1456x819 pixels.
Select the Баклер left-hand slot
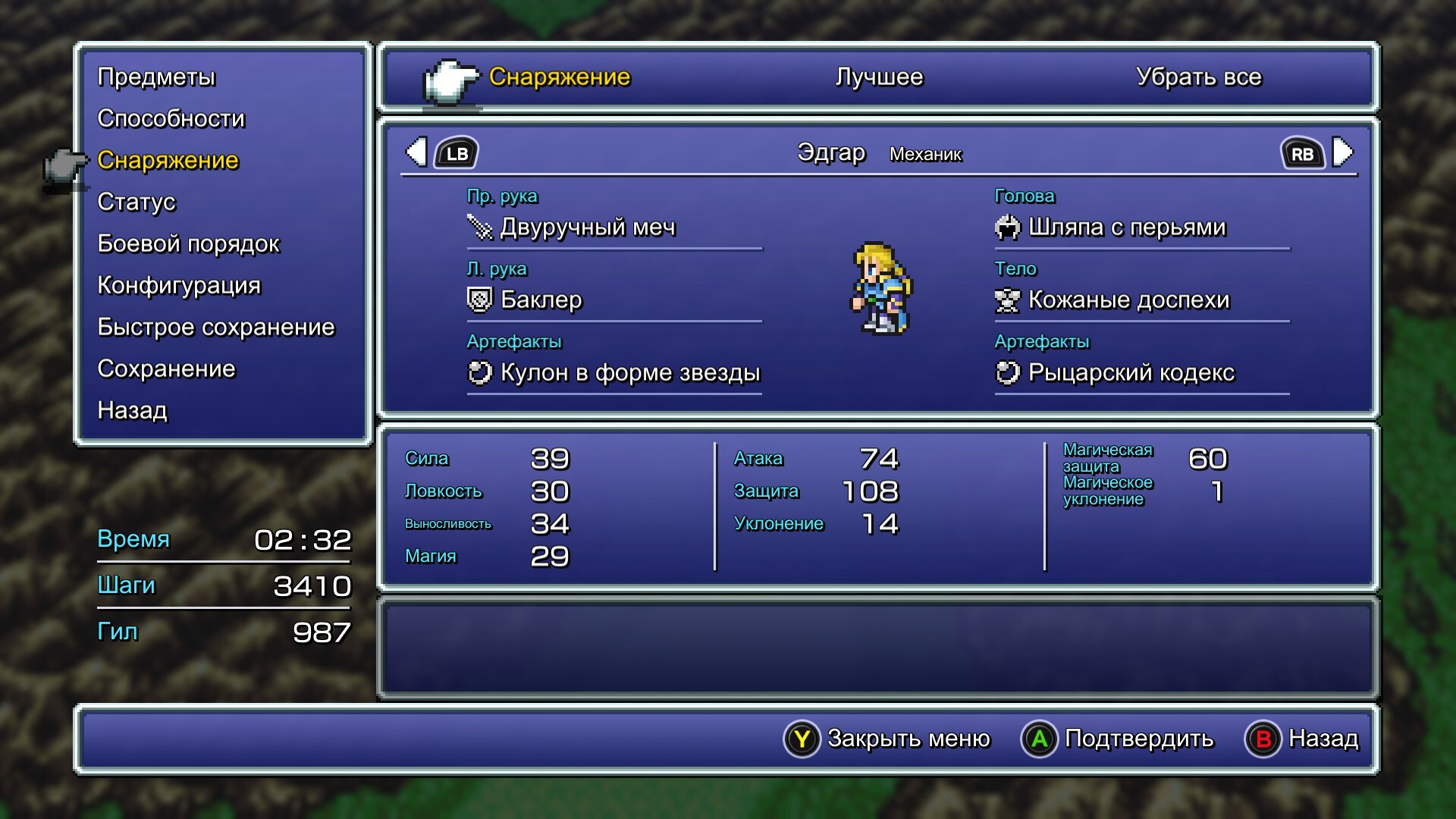541,300
